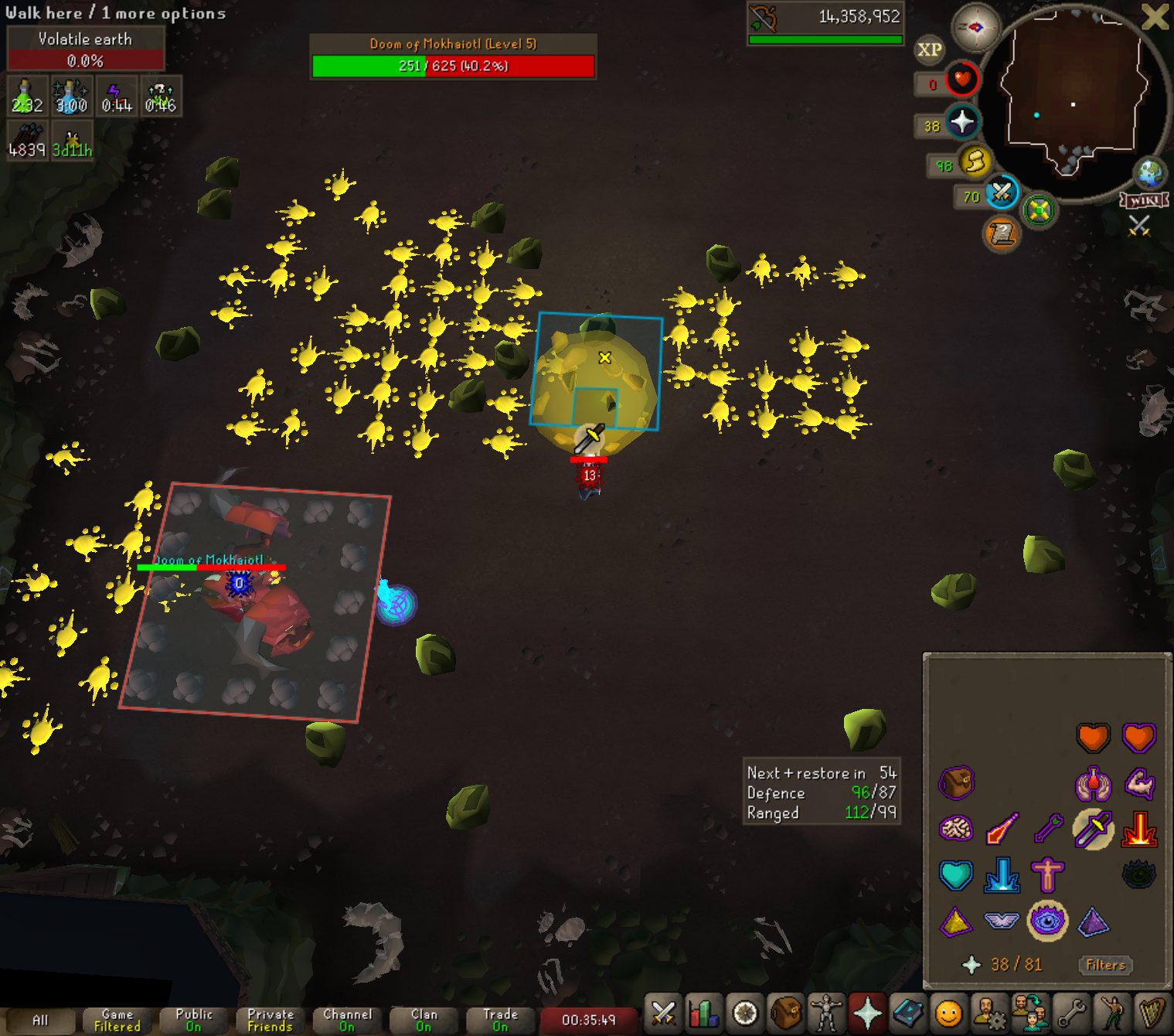Open the Inventory backpack tab

(786, 1013)
